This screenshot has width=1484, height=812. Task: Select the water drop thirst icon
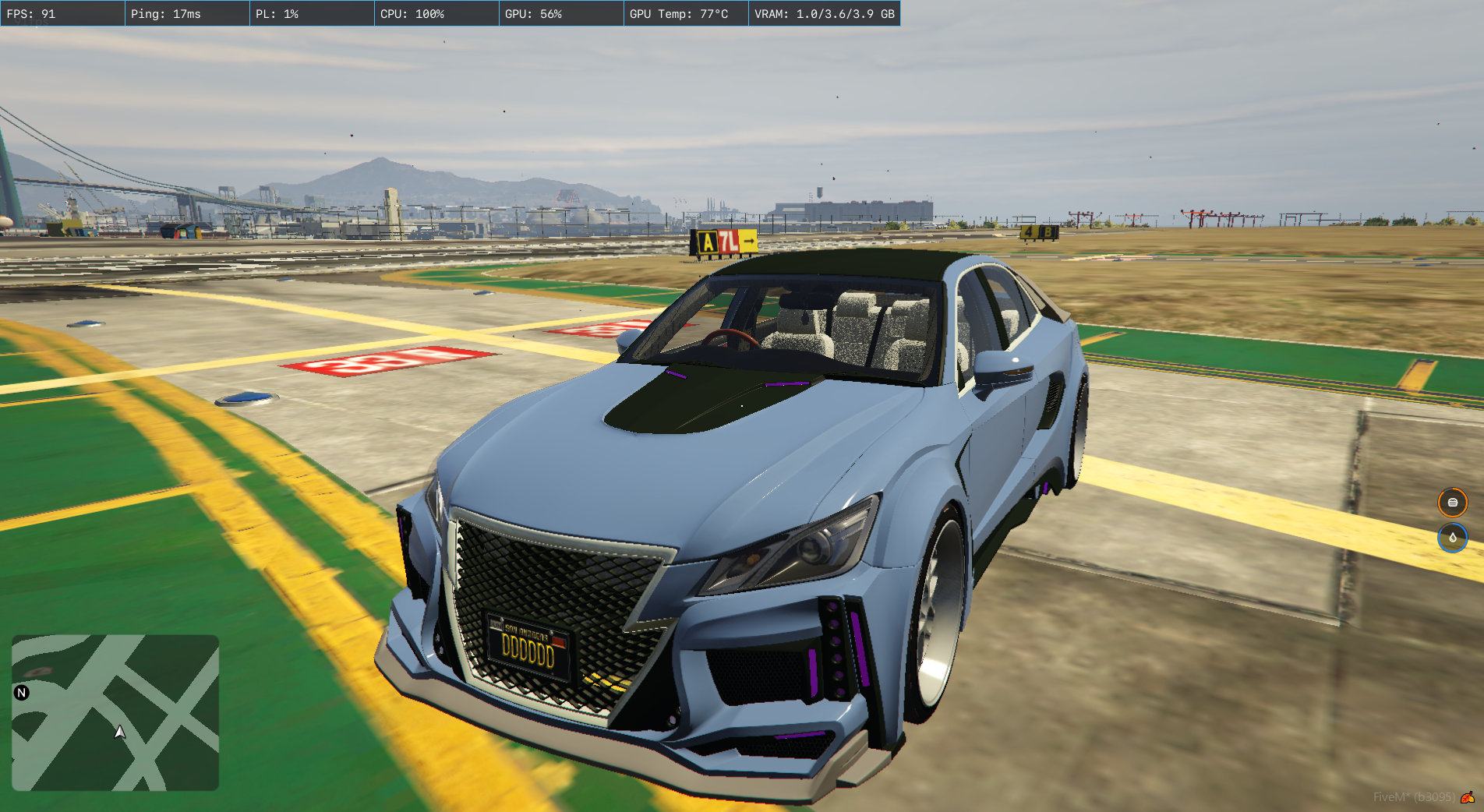pyautogui.click(x=1452, y=538)
